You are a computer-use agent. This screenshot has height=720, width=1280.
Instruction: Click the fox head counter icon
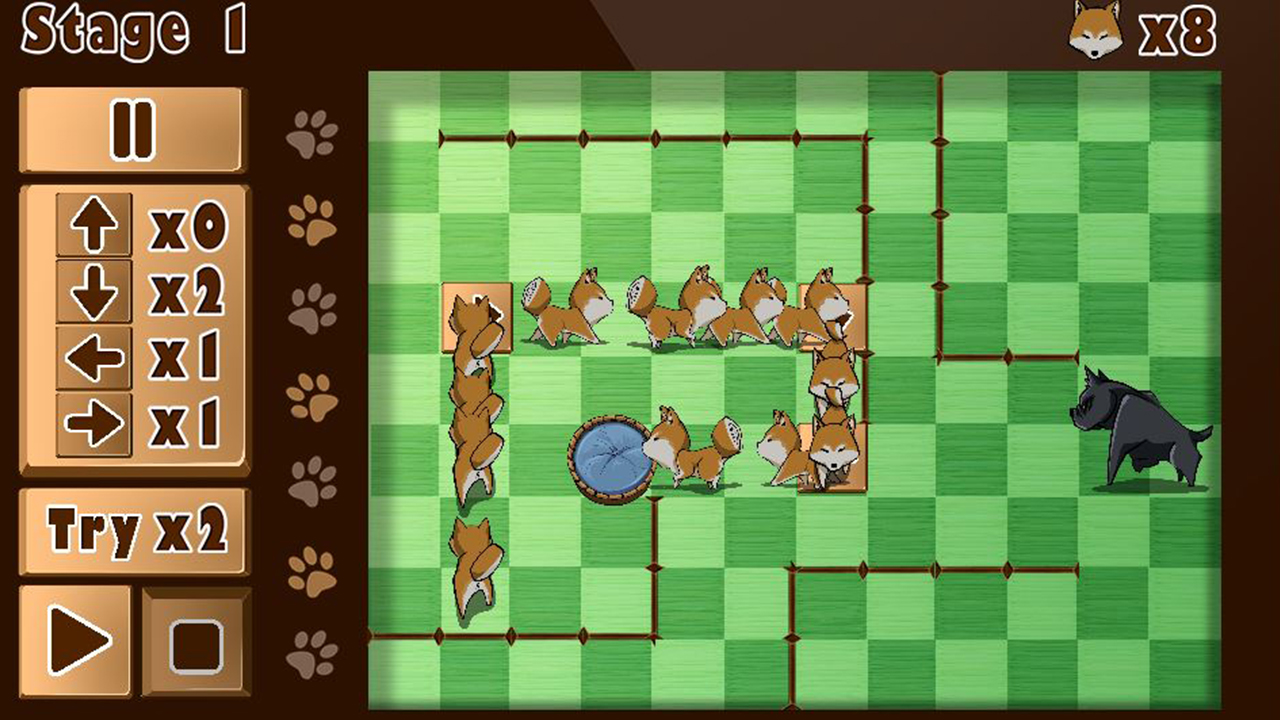pos(1096,33)
